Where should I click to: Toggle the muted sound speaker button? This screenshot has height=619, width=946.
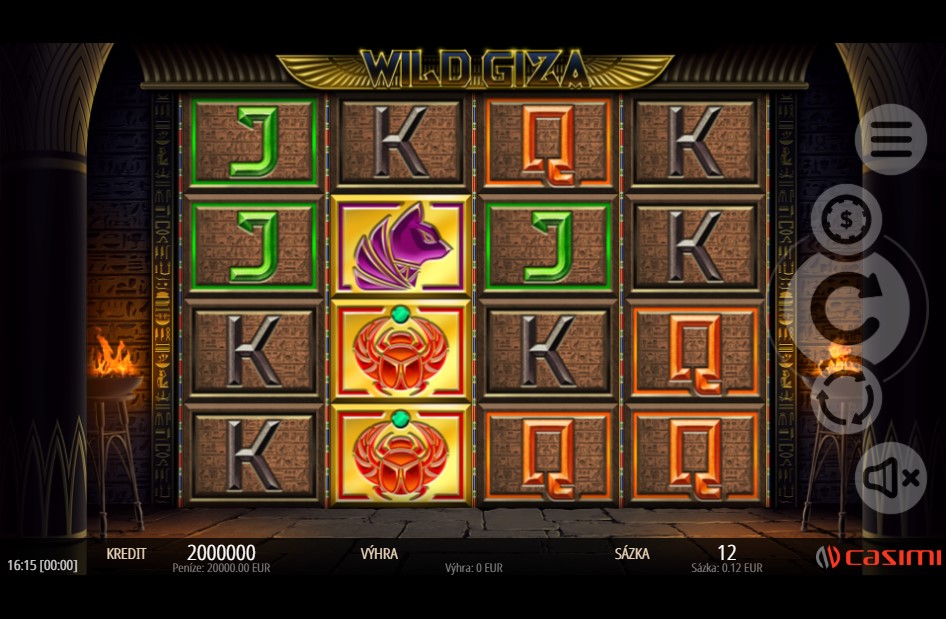click(890, 478)
